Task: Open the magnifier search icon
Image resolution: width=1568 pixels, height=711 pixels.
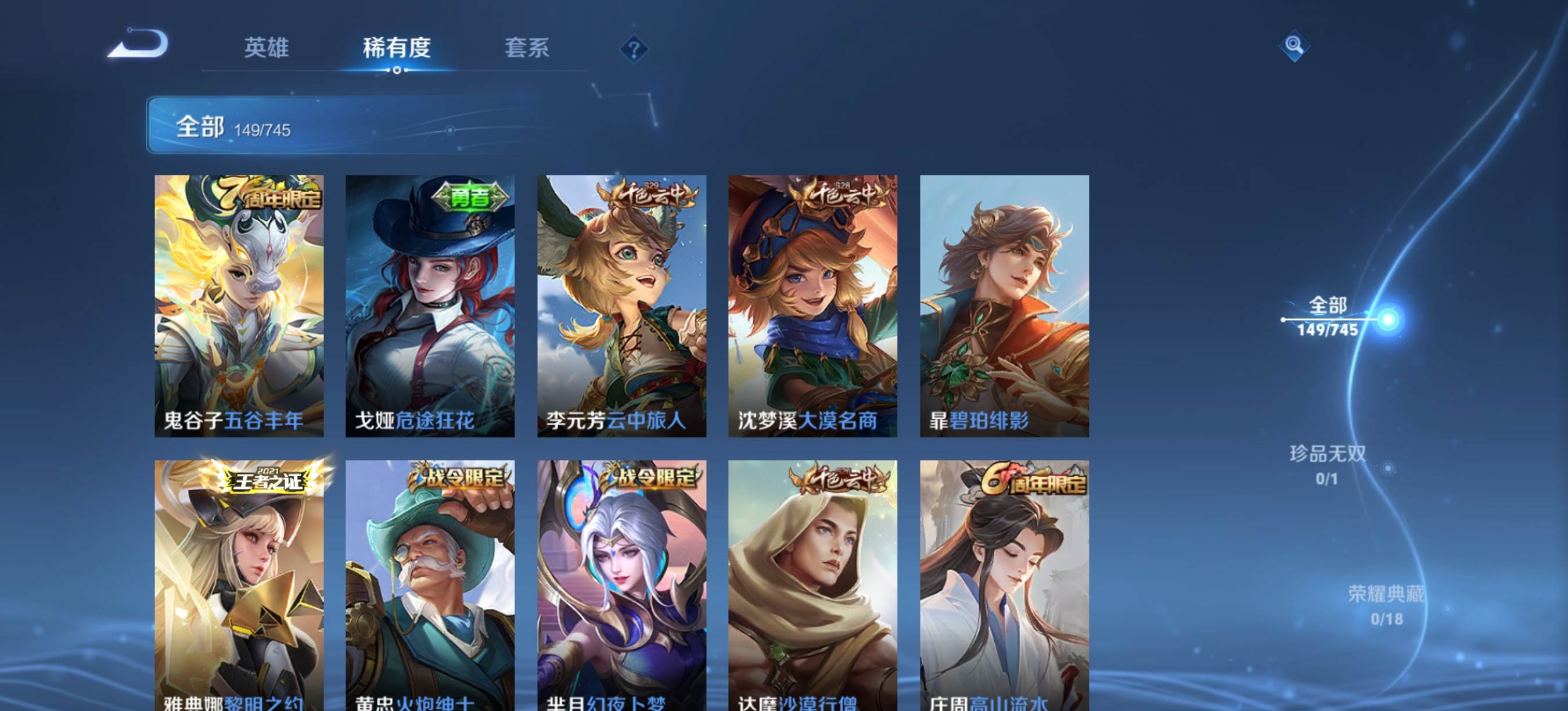Action: coord(1294,46)
